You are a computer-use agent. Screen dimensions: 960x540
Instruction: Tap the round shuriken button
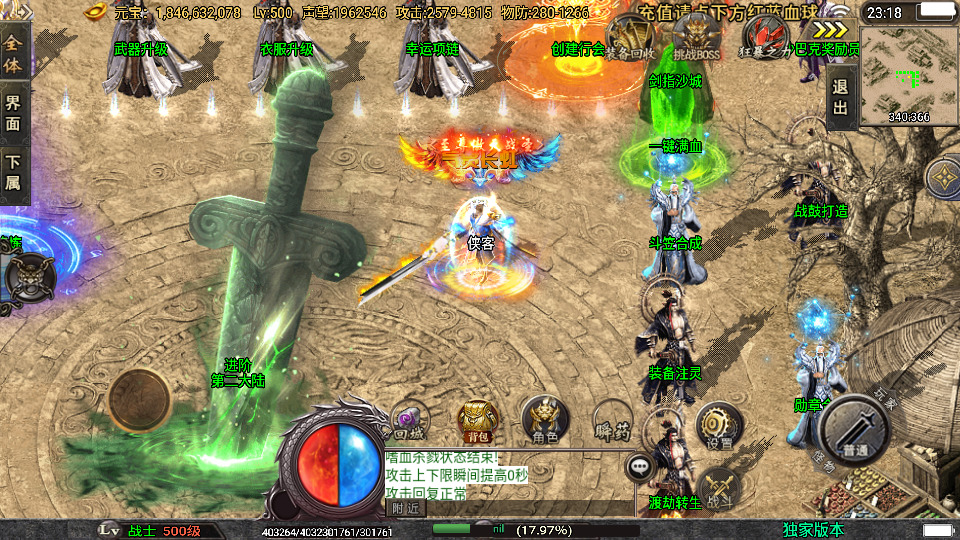point(942,178)
